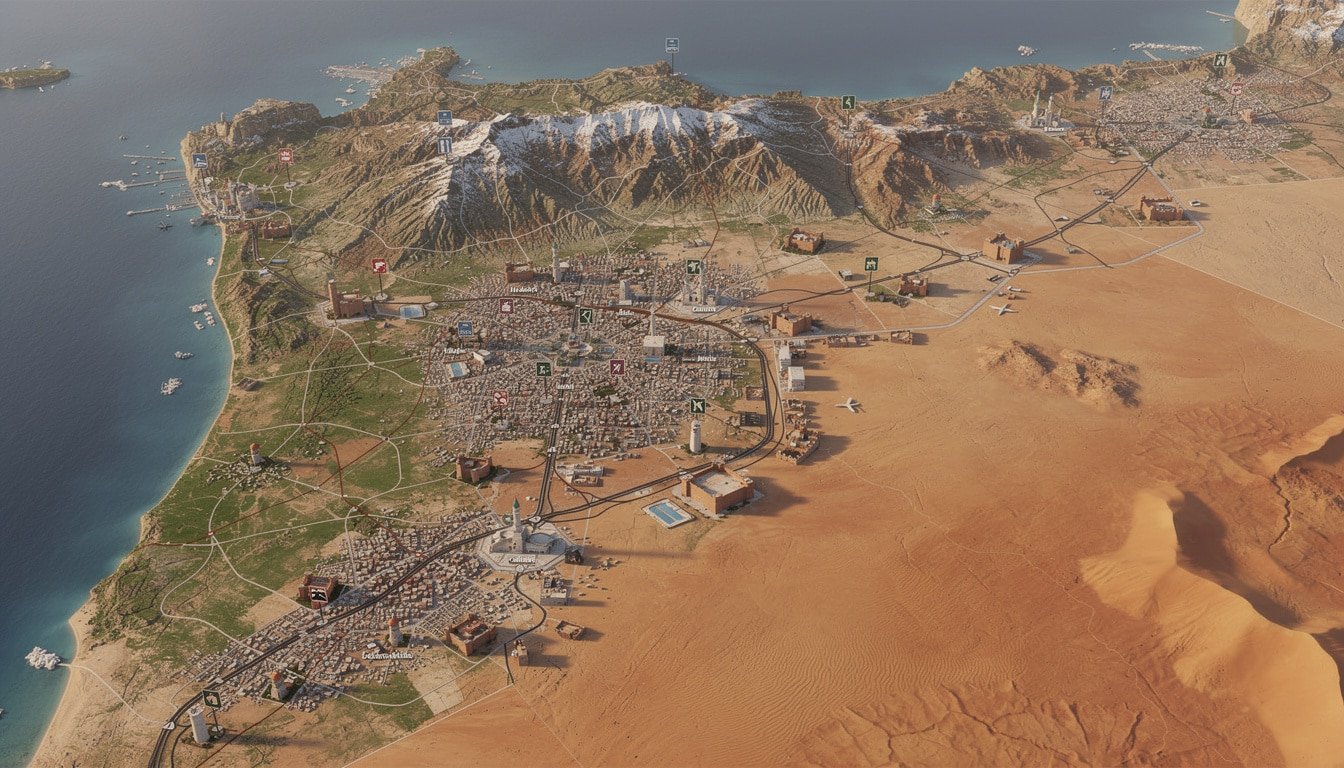This screenshot has width=1344, height=768.
Task: Click the Dejawodatia town name label
Action: click(388, 656)
